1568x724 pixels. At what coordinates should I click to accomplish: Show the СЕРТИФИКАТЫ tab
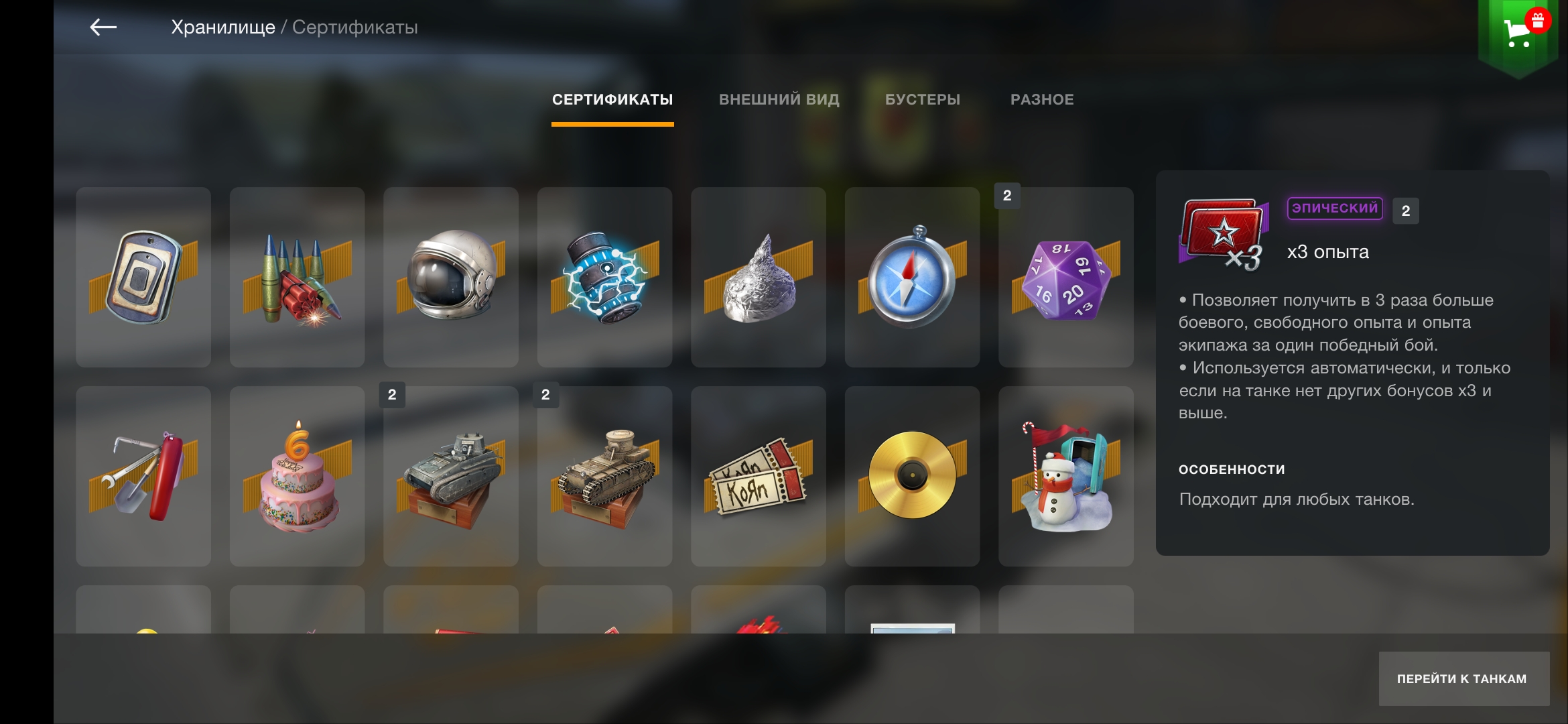pos(612,100)
